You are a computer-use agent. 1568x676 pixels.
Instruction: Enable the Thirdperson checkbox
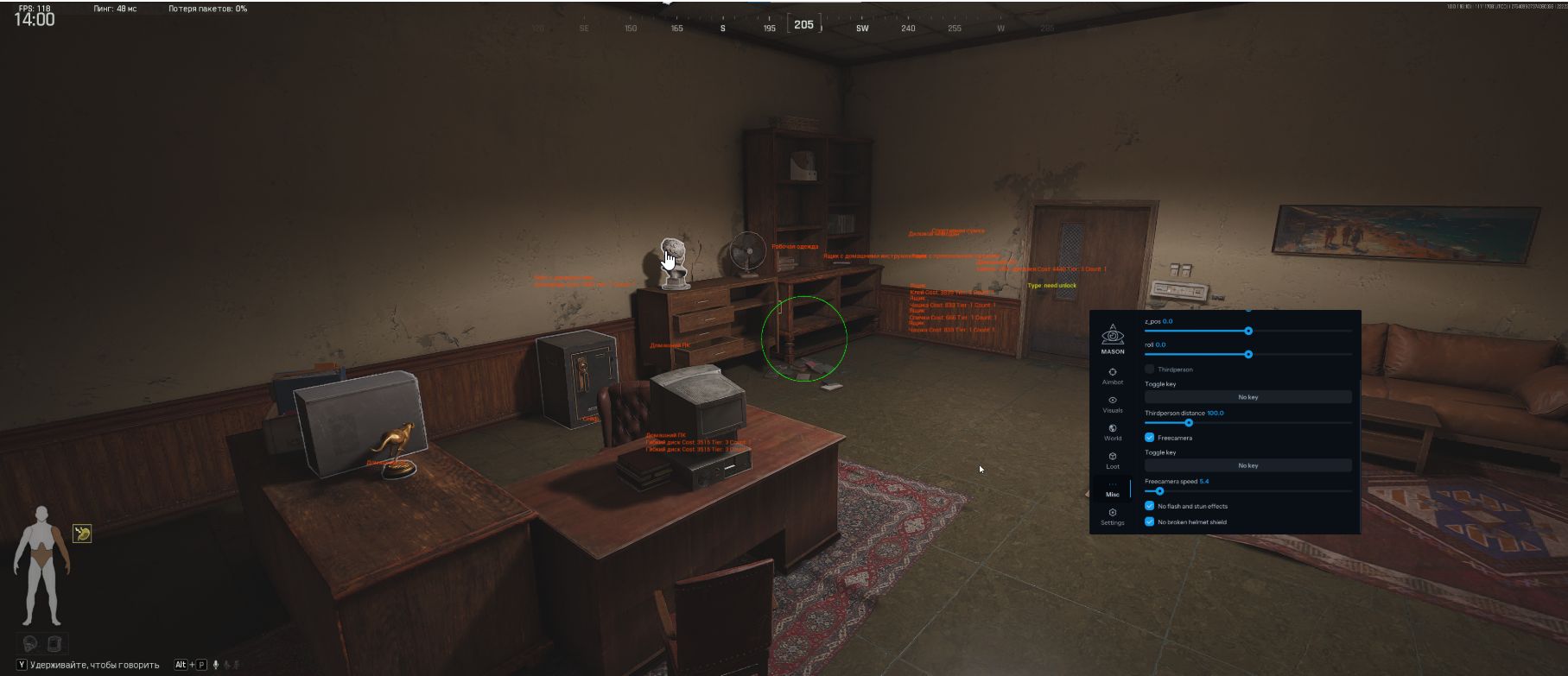coord(1150,370)
